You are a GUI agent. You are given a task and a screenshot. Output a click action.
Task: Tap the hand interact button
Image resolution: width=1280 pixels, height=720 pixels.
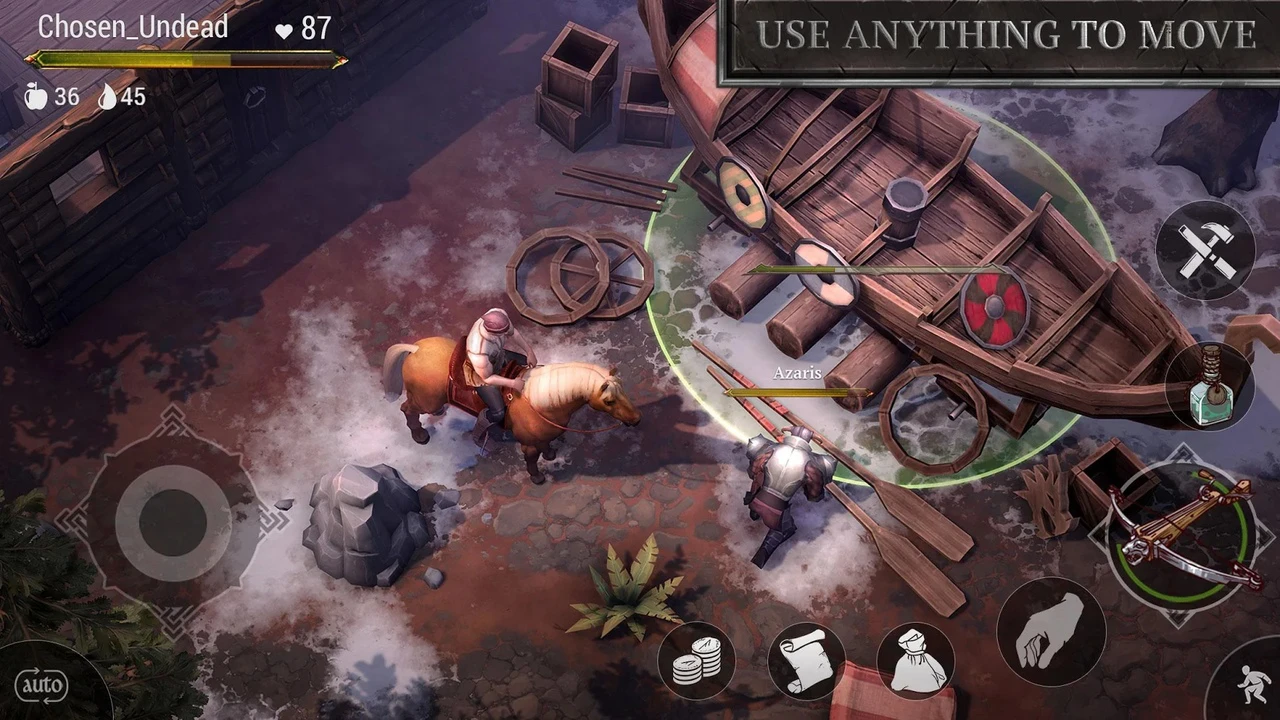pos(1050,632)
